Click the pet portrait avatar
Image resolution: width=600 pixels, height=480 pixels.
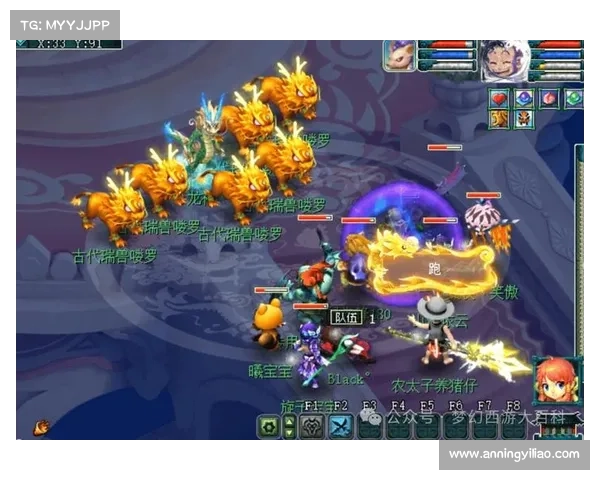pyautogui.click(x=399, y=55)
